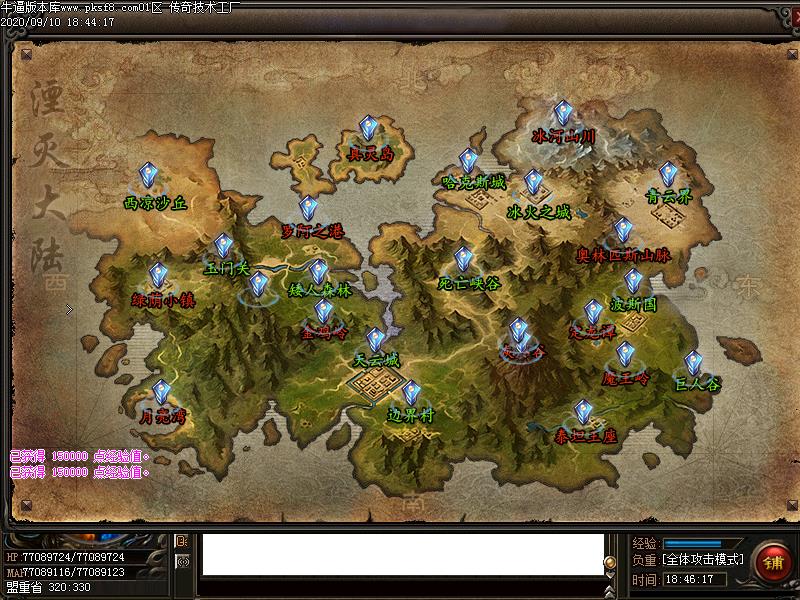Travel to 泰坦王座 marker
This screenshot has height=600, width=800.
pyautogui.click(x=583, y=412)
